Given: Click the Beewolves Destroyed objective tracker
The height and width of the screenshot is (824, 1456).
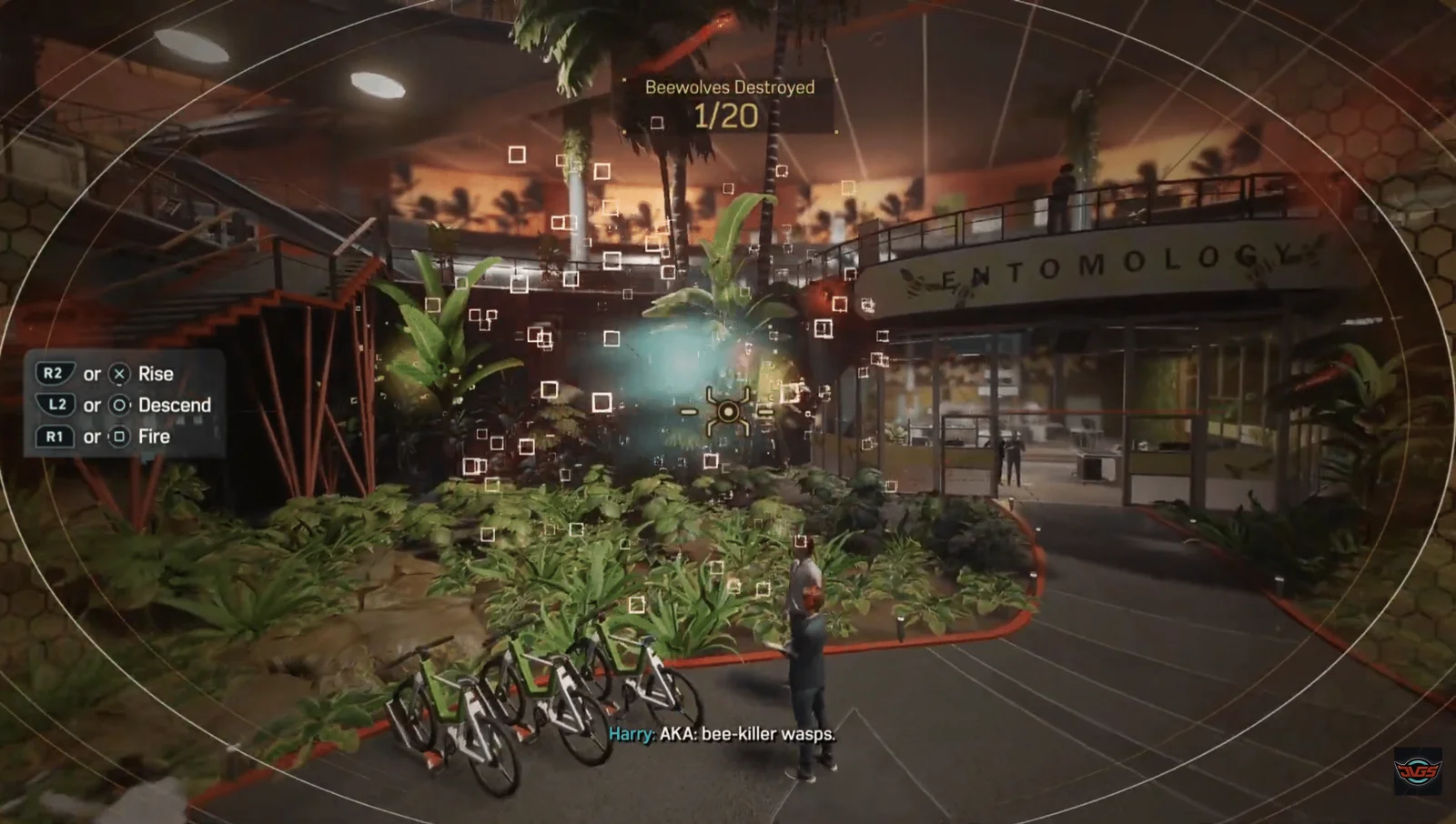Looking at the screenshot, I should [728, 104].
